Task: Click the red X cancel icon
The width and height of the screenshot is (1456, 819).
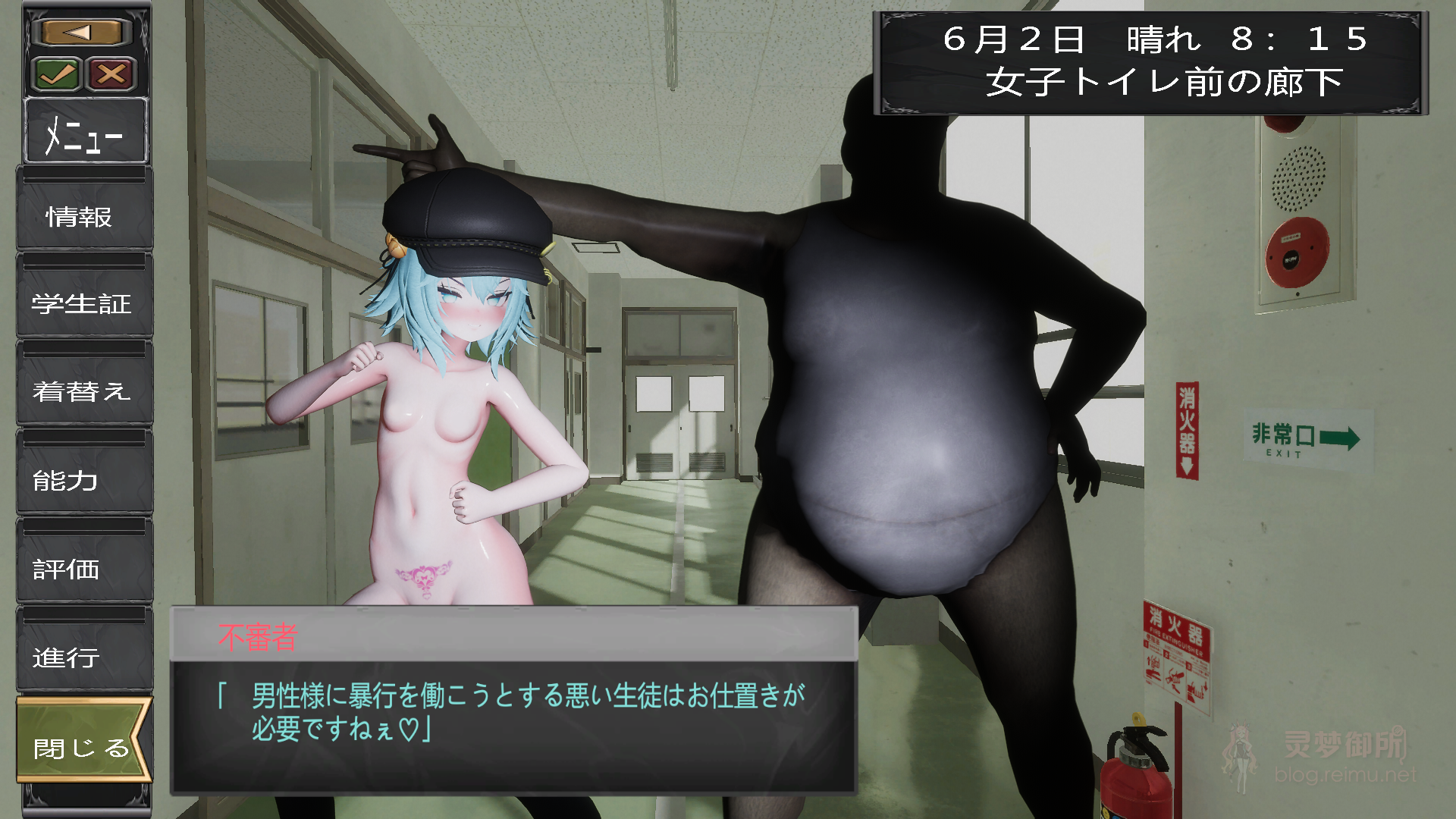Action: click(x=109, y=73)
